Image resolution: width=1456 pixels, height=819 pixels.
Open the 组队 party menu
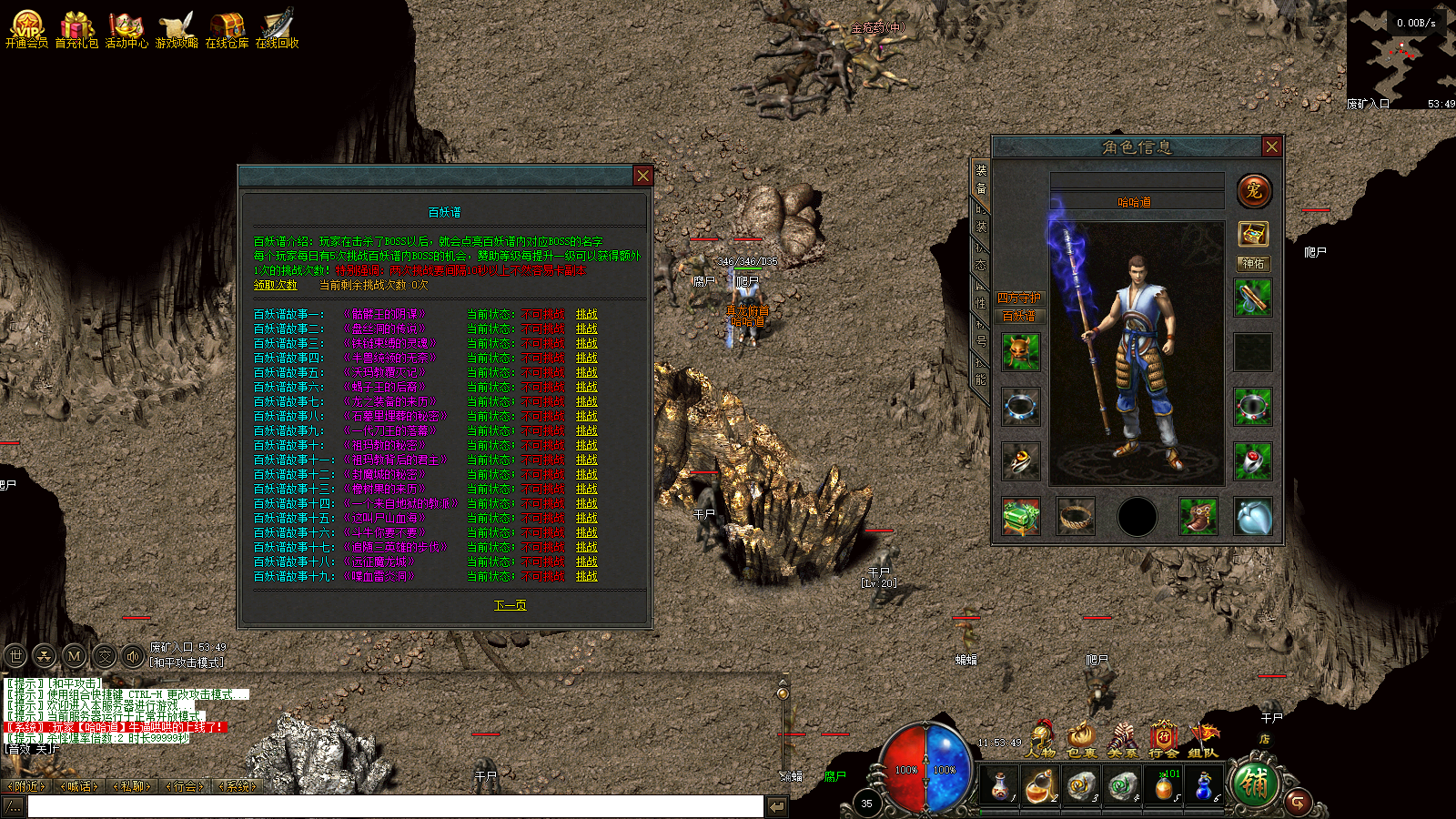(x=1203, y=740)
